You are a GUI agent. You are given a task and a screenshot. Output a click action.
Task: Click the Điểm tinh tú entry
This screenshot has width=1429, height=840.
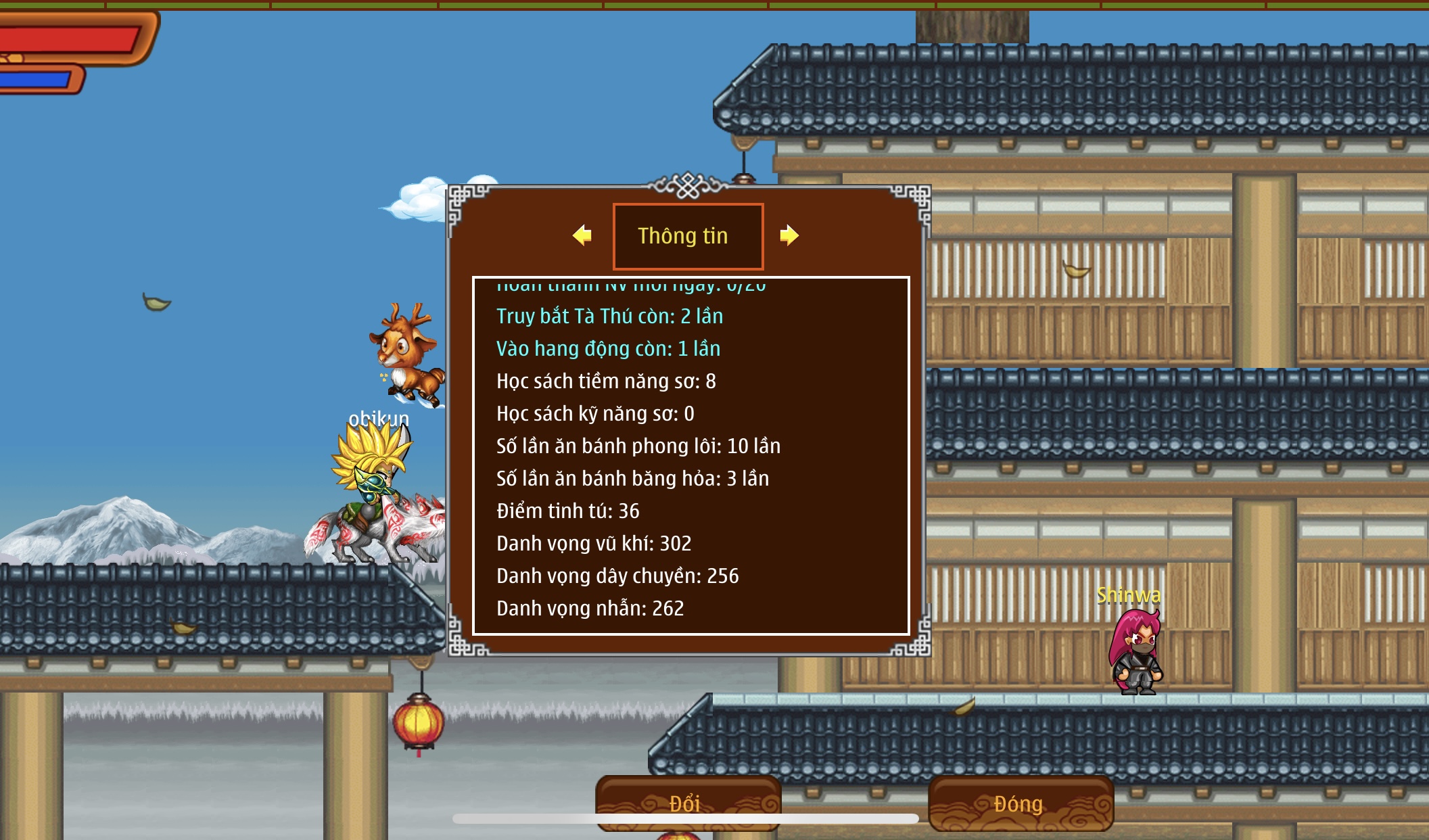(567, 511)
